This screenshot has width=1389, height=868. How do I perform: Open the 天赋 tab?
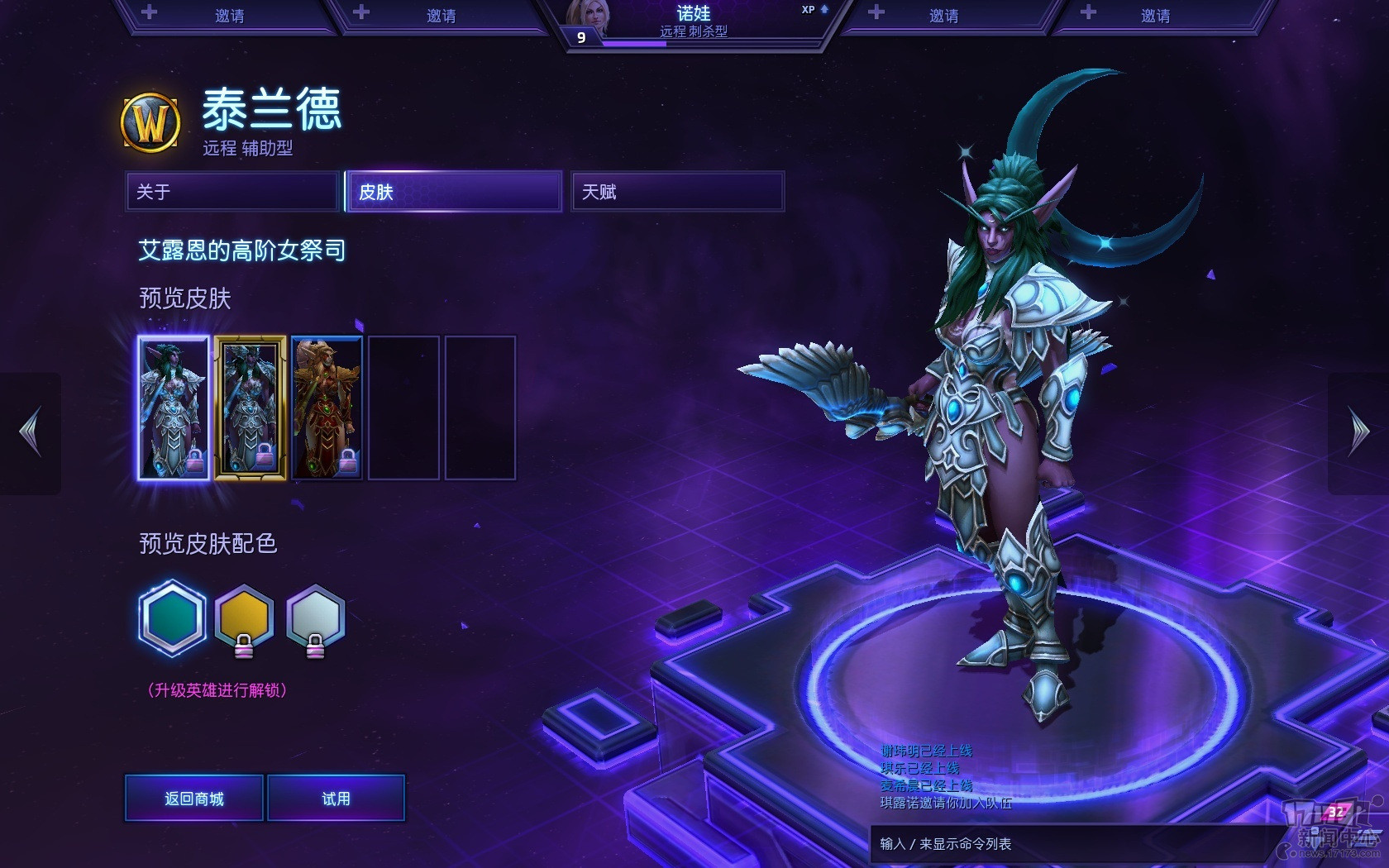[x=677, y=192]
